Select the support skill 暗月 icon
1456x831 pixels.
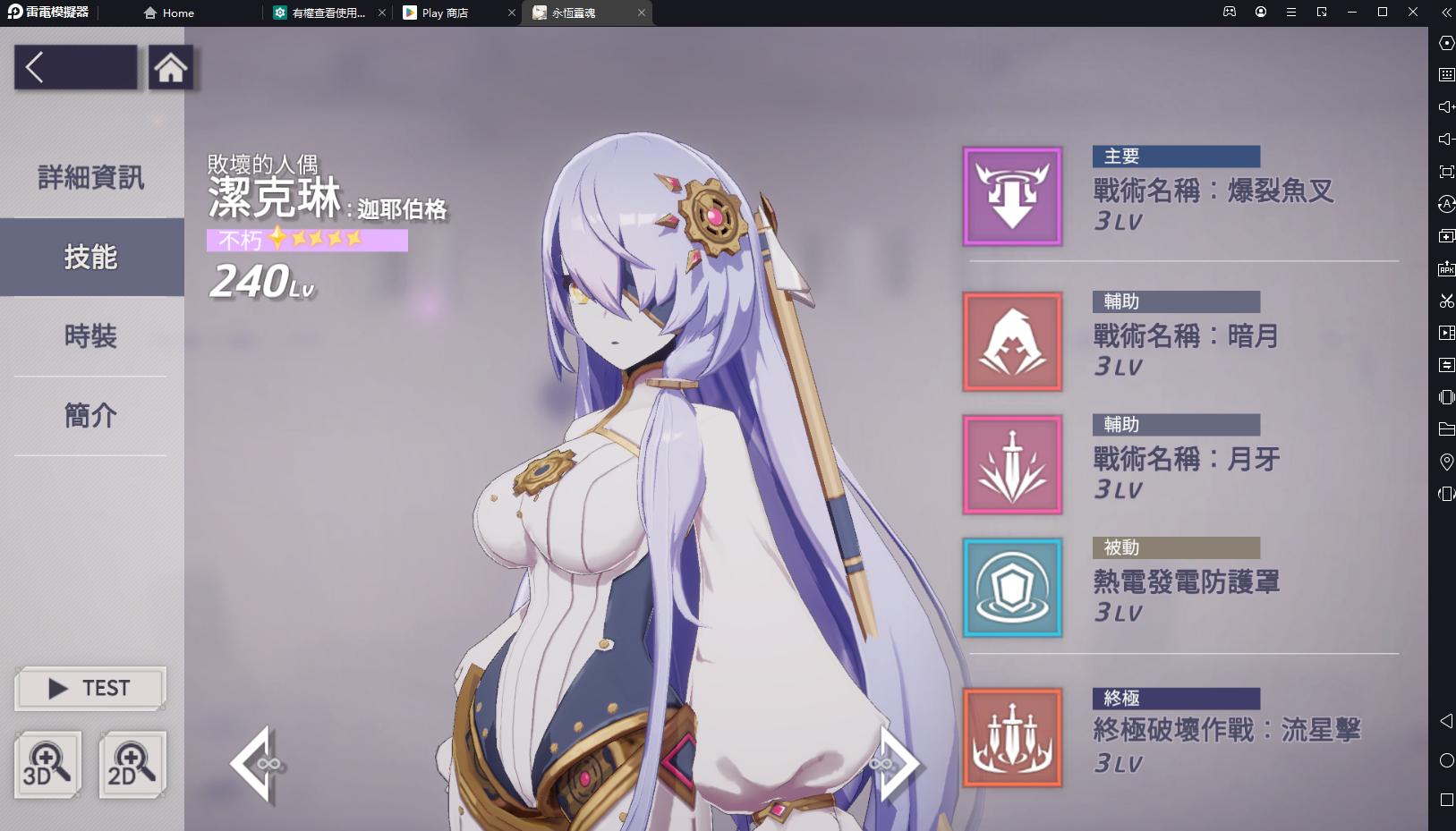click(1011, 341)
